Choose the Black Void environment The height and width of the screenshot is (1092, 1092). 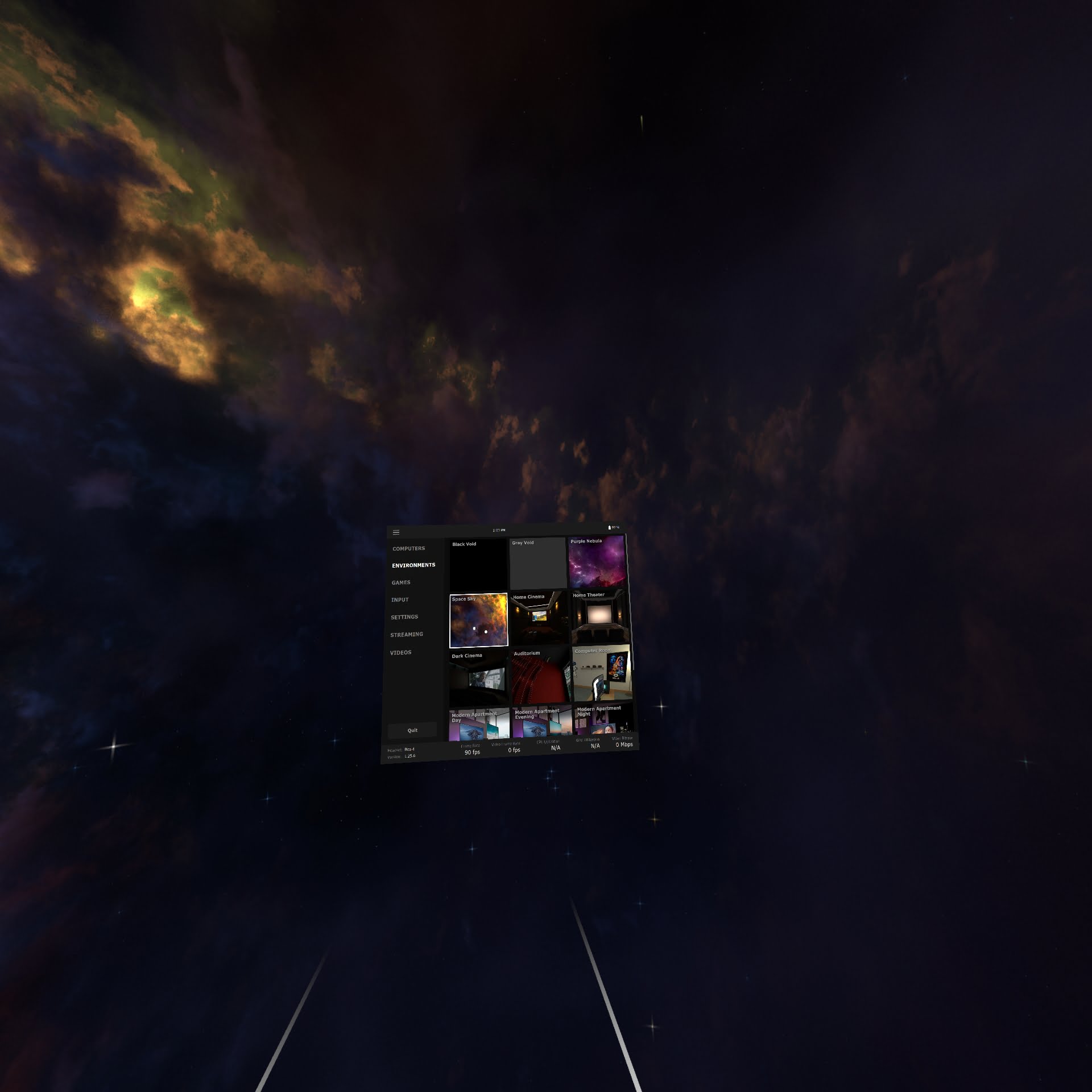[x=478, y=565]
